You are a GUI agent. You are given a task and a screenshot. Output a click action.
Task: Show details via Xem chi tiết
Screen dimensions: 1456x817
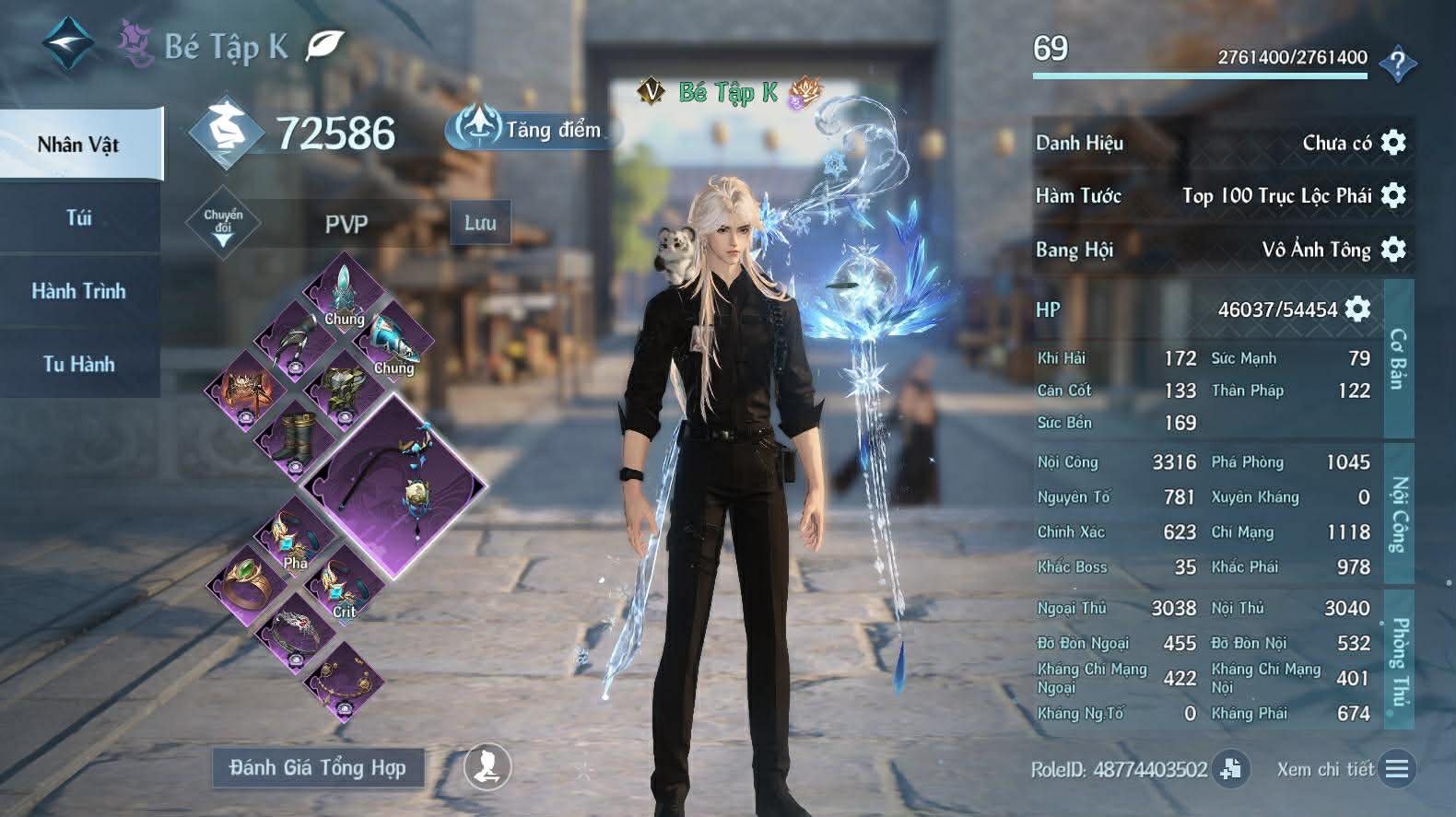(1344, 769)
